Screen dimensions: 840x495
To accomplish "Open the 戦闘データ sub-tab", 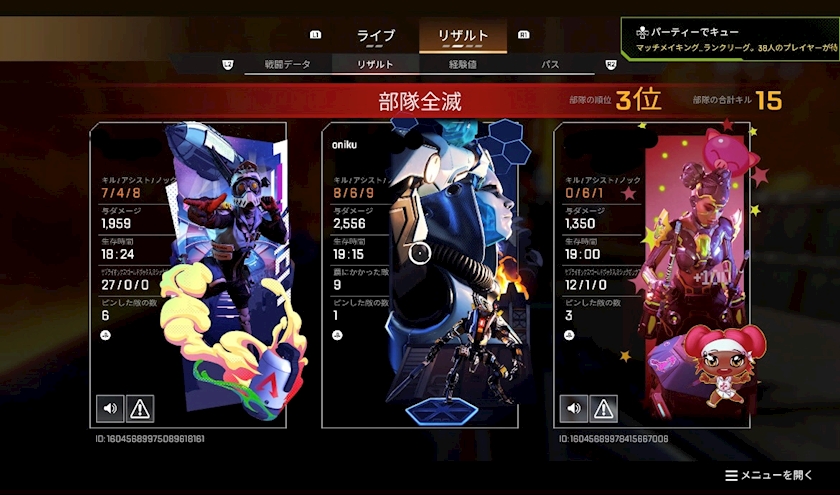I will [x=287, y=65].
